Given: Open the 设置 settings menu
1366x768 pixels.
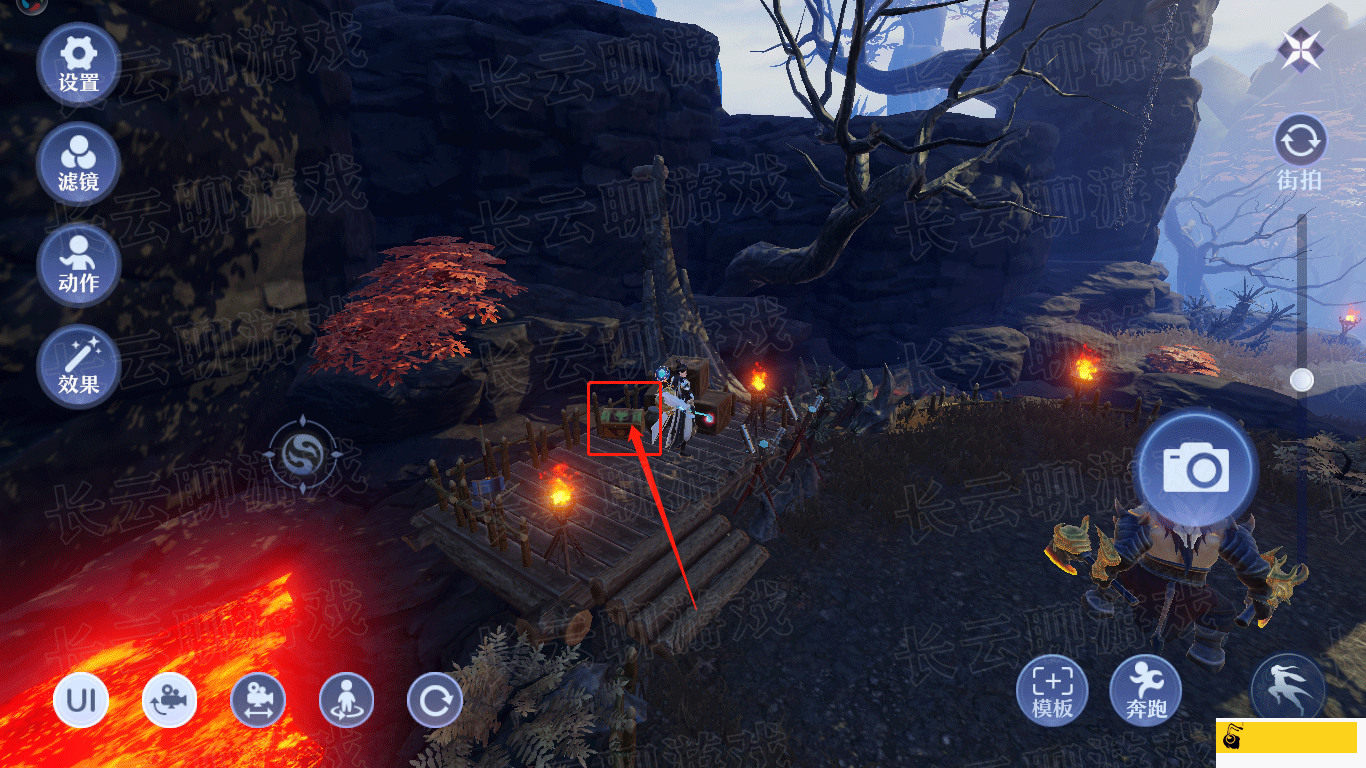Looking at the screenshot, I should (x=78, y=64).
